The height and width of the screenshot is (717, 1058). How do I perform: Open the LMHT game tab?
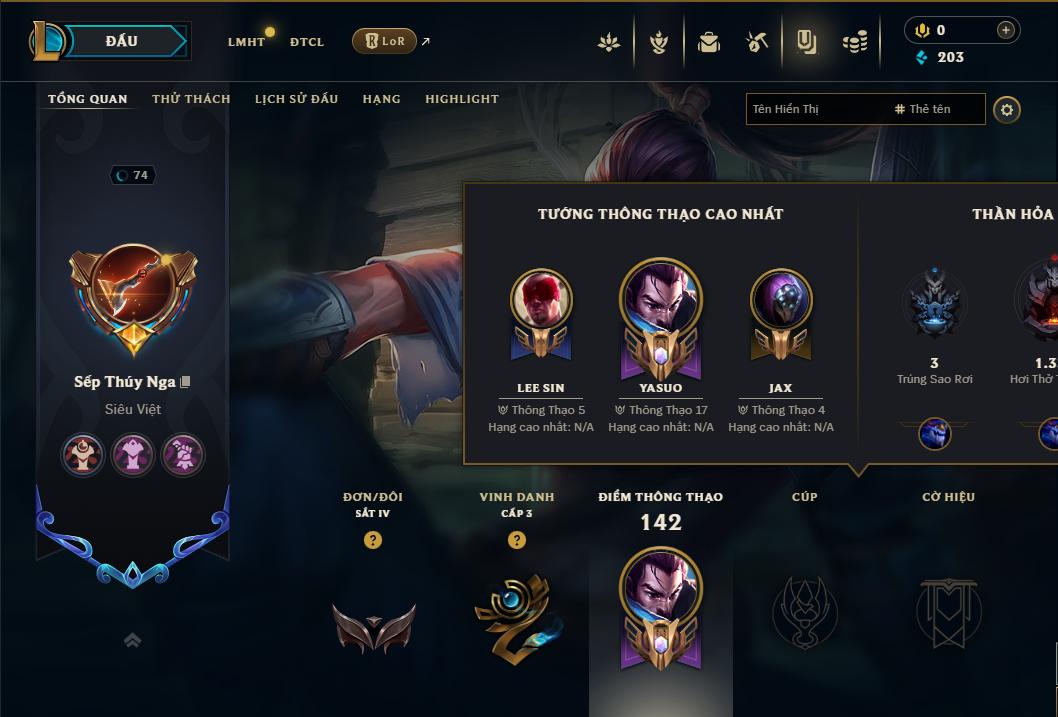[246, 42]
